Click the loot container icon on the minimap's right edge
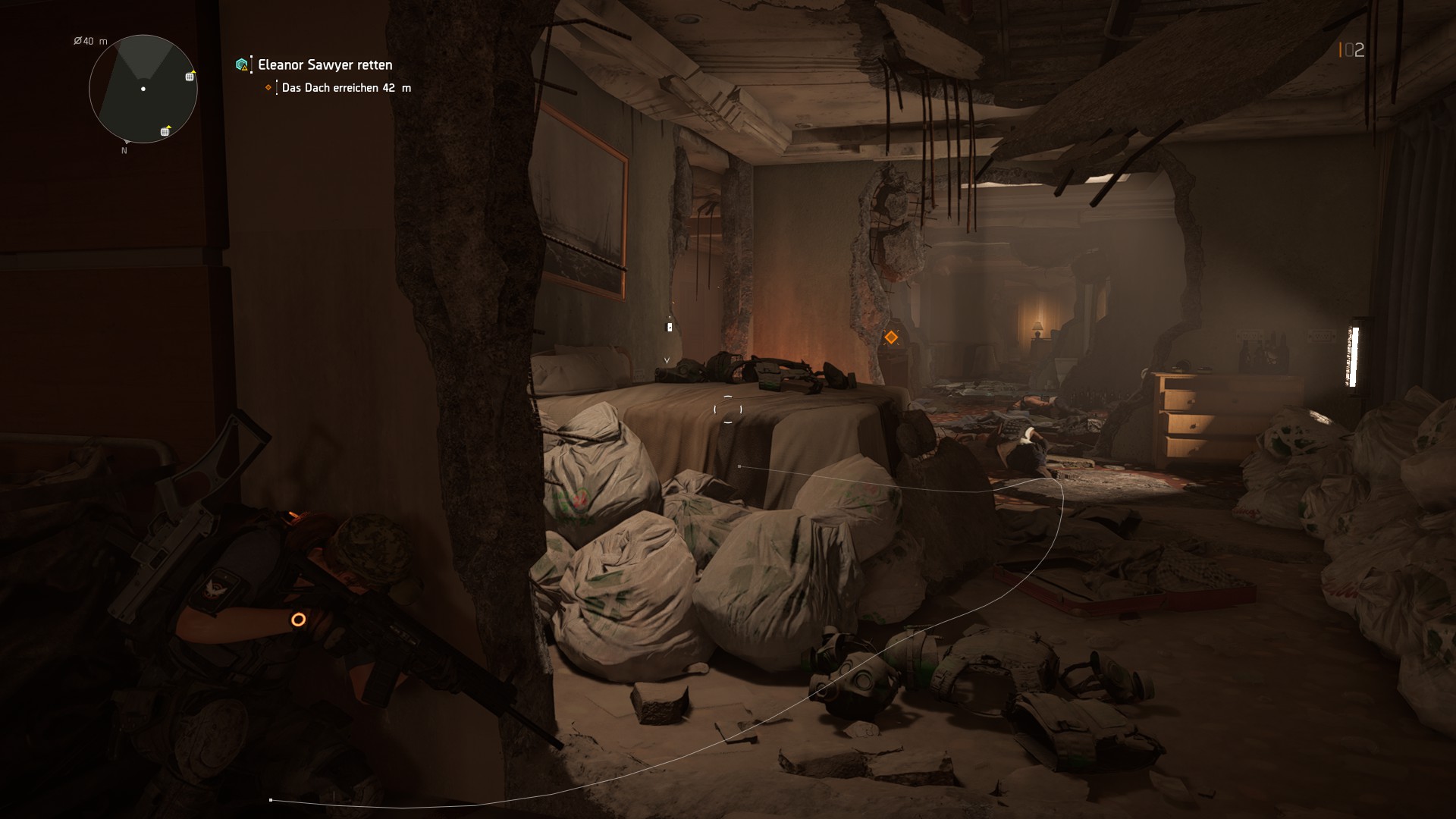 click(x=190, y=77)
